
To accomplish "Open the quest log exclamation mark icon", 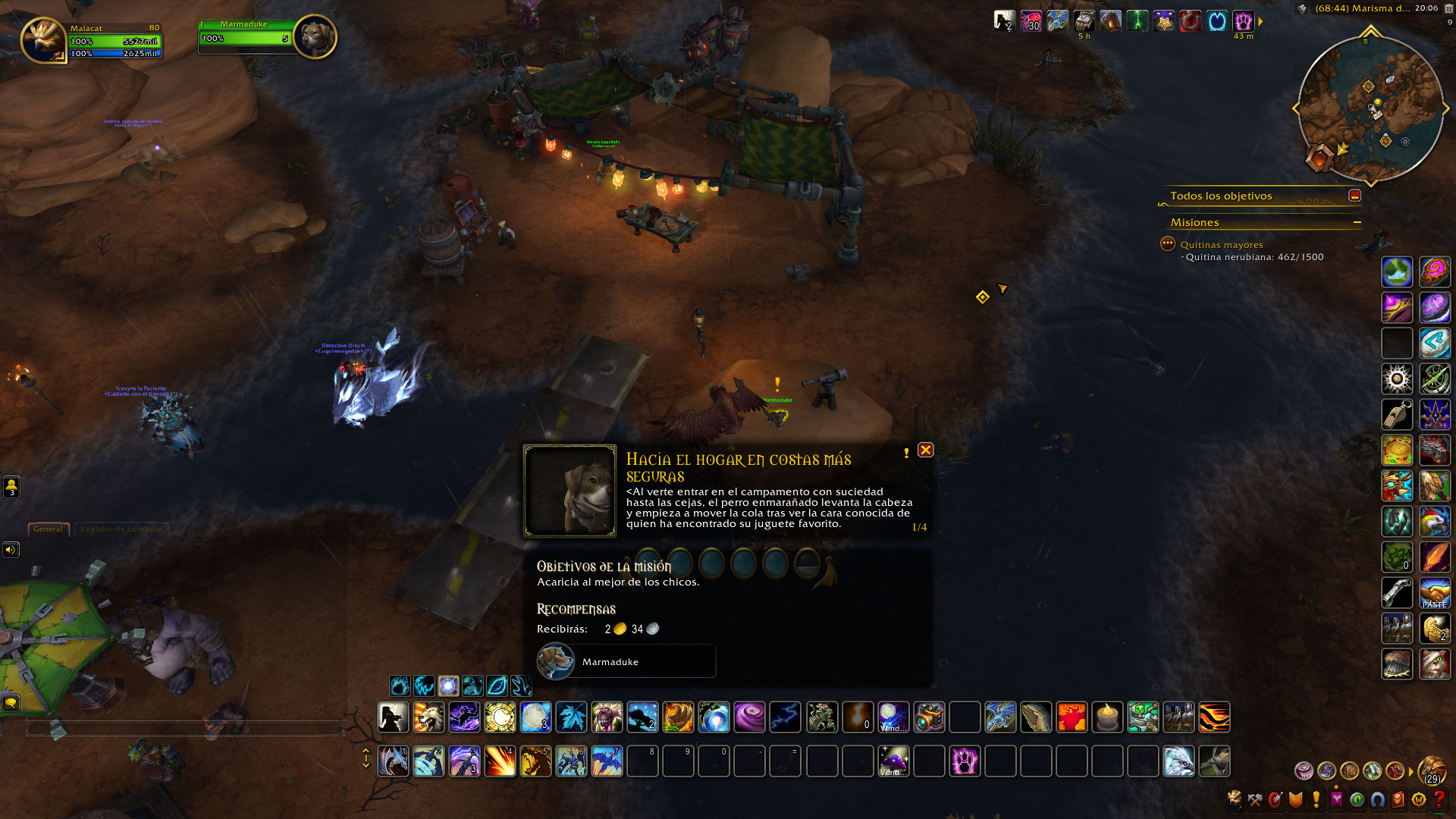I will coord(1316,799).
